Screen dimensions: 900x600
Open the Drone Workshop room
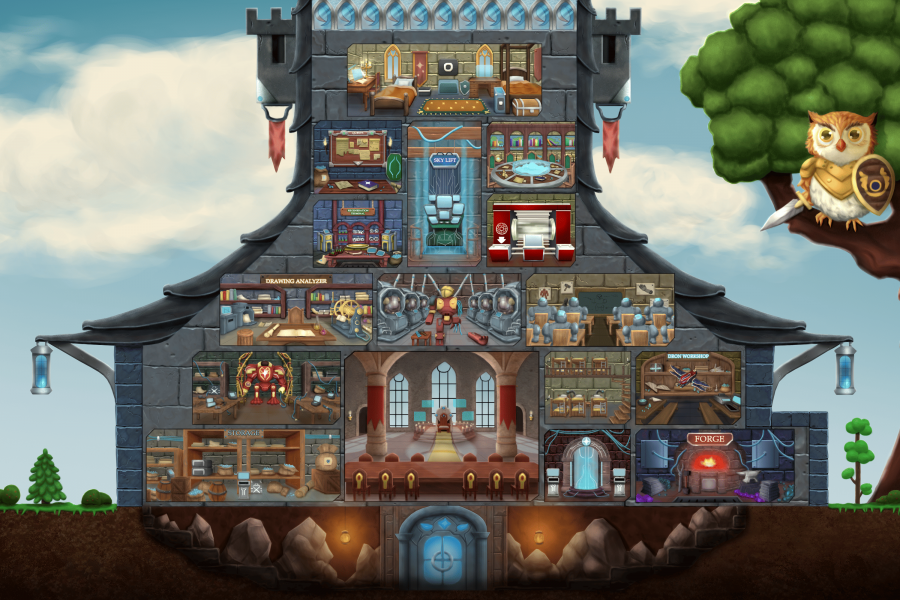click(688, 387)
